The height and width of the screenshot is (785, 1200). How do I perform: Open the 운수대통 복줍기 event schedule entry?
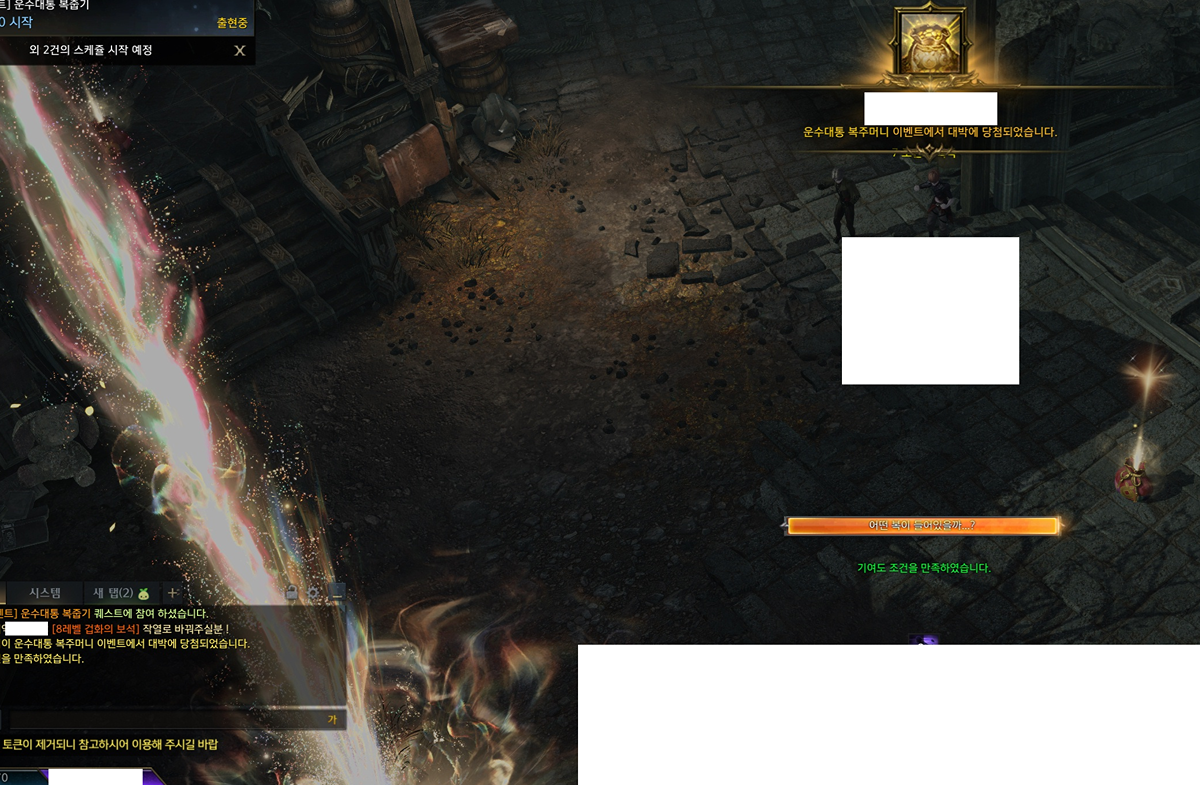tap(62, 6)
